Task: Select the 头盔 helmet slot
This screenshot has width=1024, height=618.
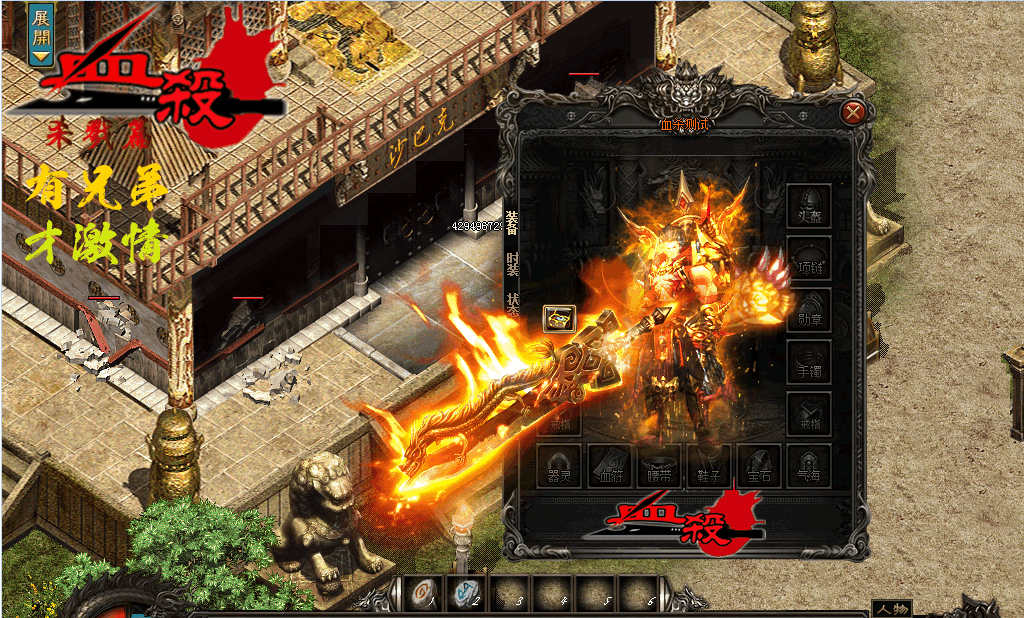Action: coord(809,205)
